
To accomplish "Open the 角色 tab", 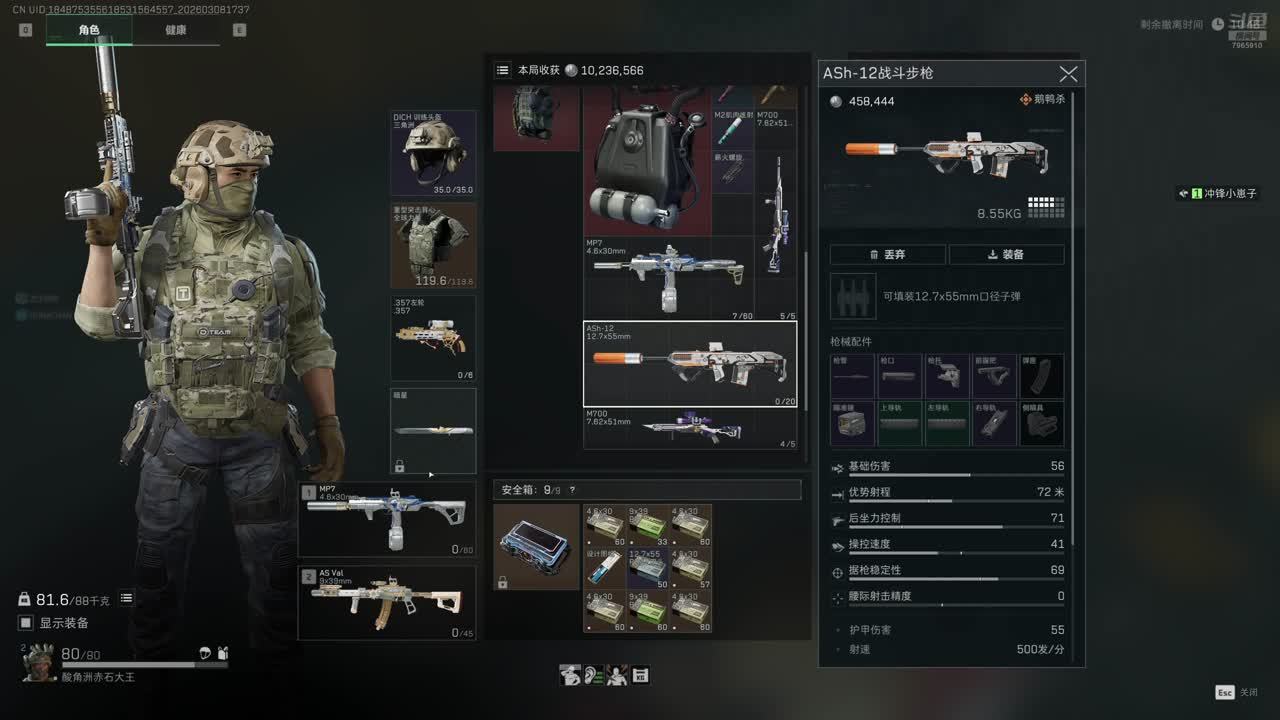I will [89, 30].
